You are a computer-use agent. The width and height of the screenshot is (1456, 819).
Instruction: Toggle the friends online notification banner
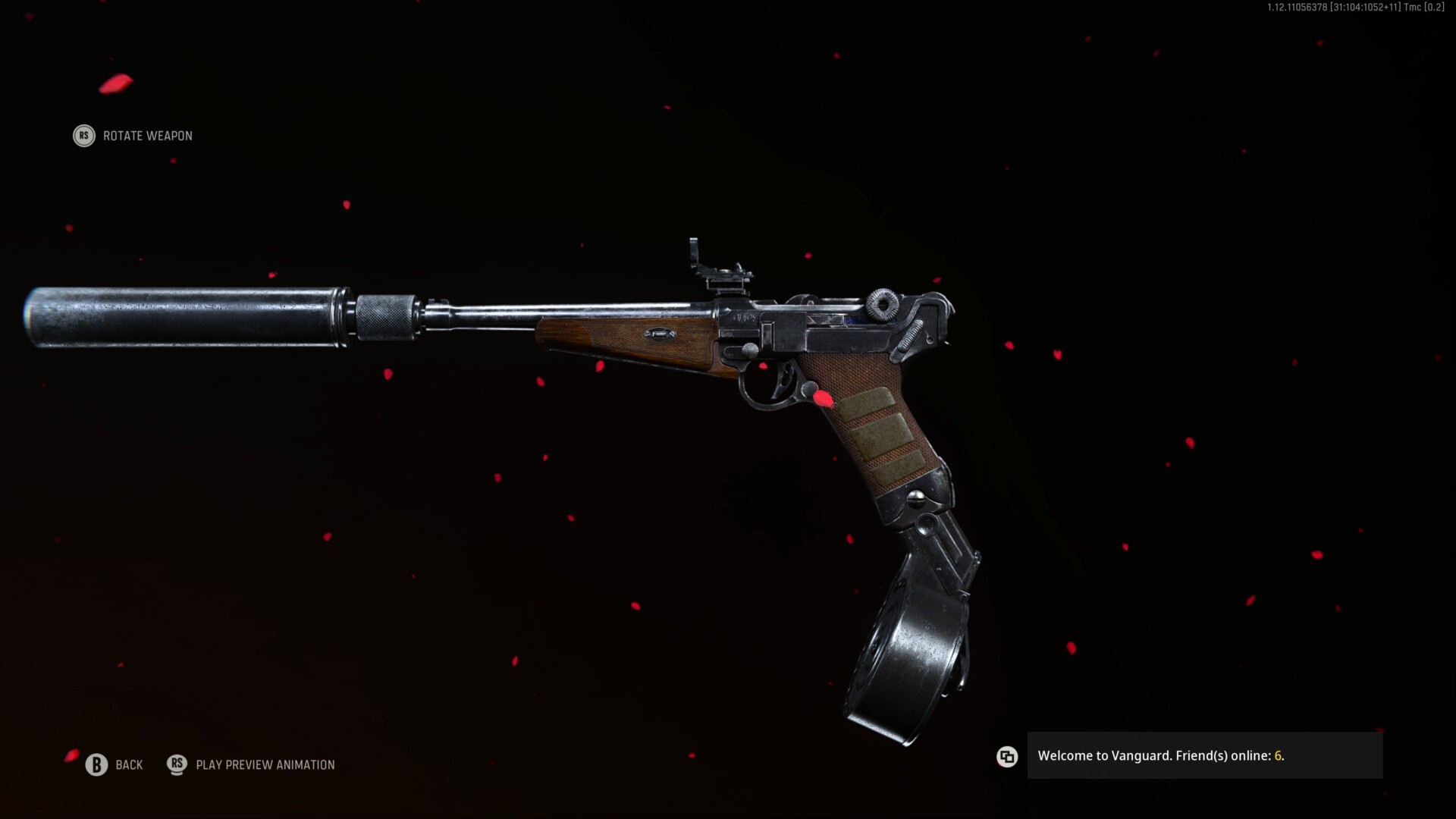pos(1206,756)
